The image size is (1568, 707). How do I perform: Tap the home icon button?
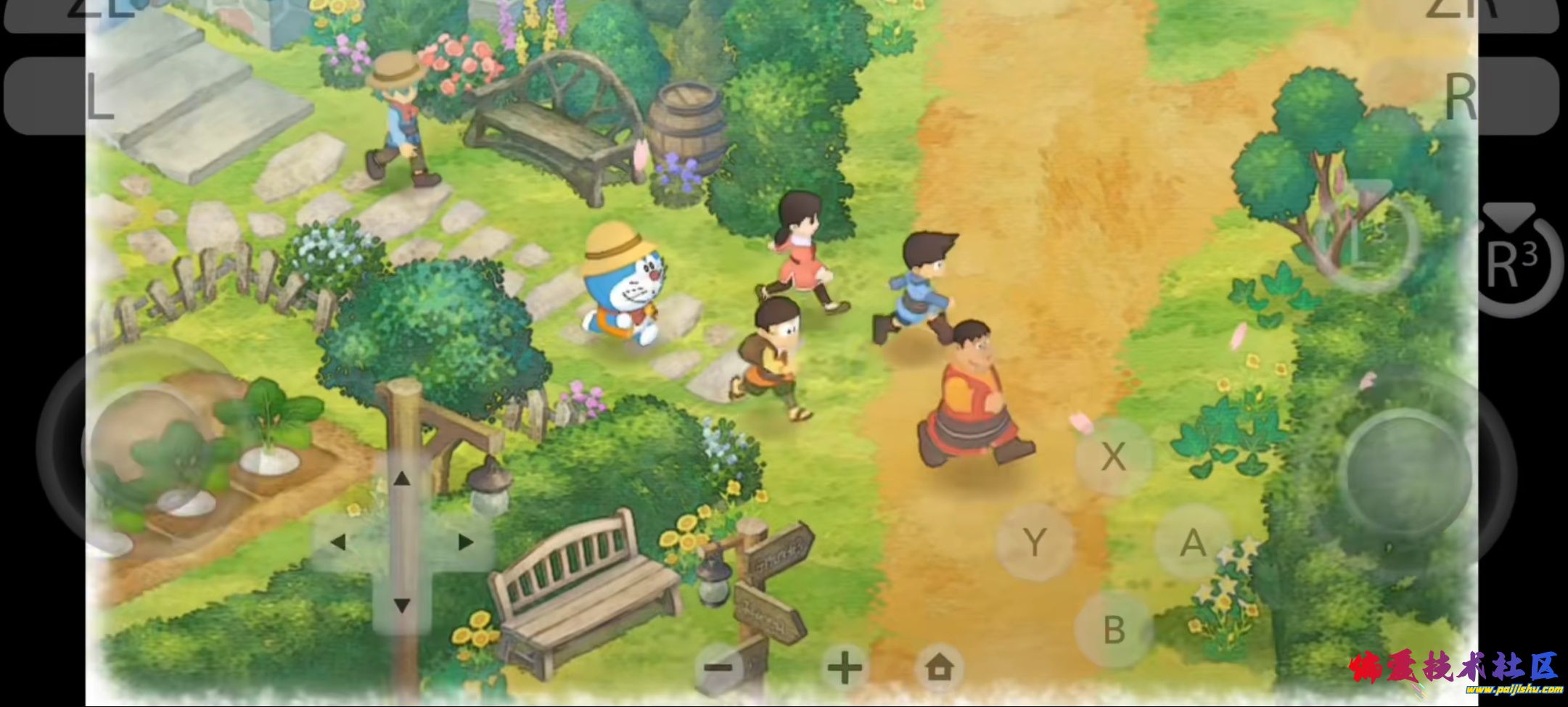939,667
